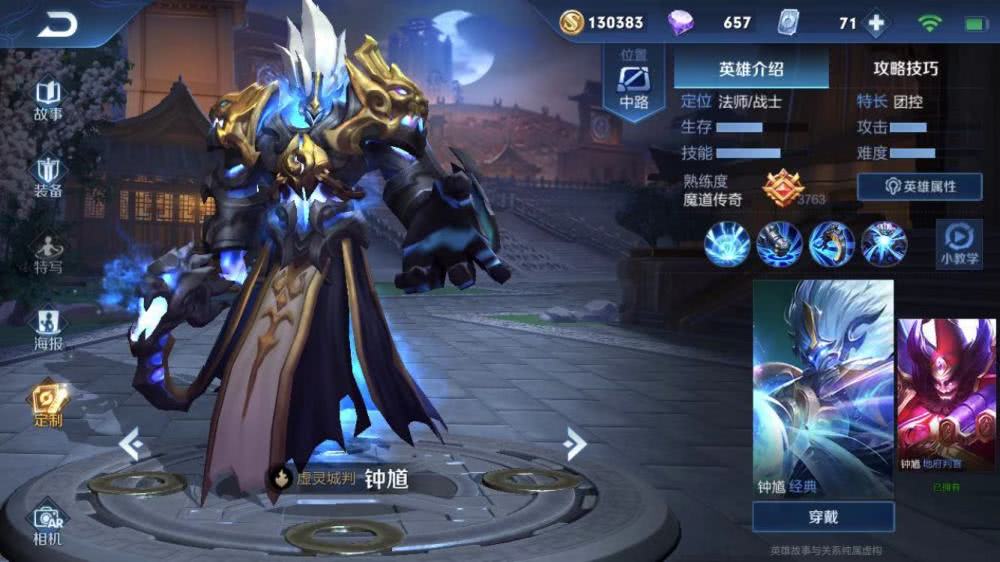View the first blue skill icon
Screen dimensions: 1000x562
pos(727,244)
